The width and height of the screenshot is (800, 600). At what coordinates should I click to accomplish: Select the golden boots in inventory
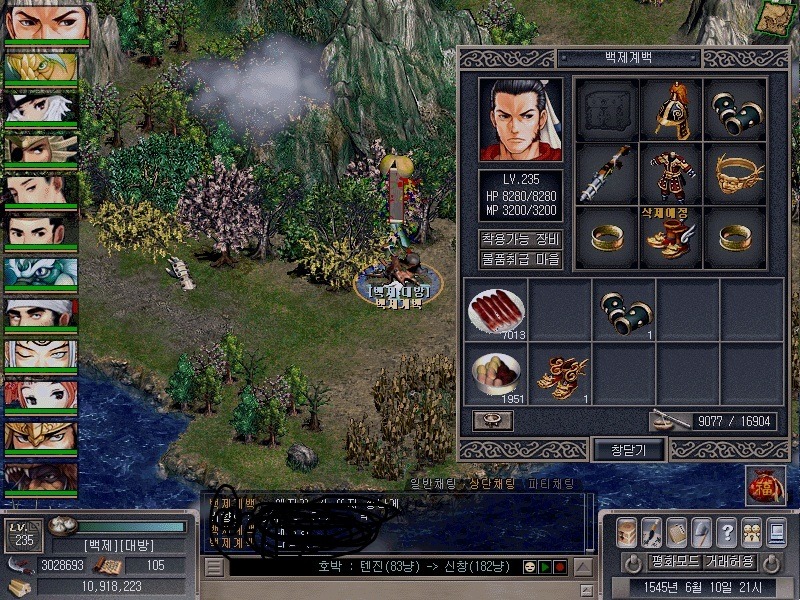pos(561,374)
